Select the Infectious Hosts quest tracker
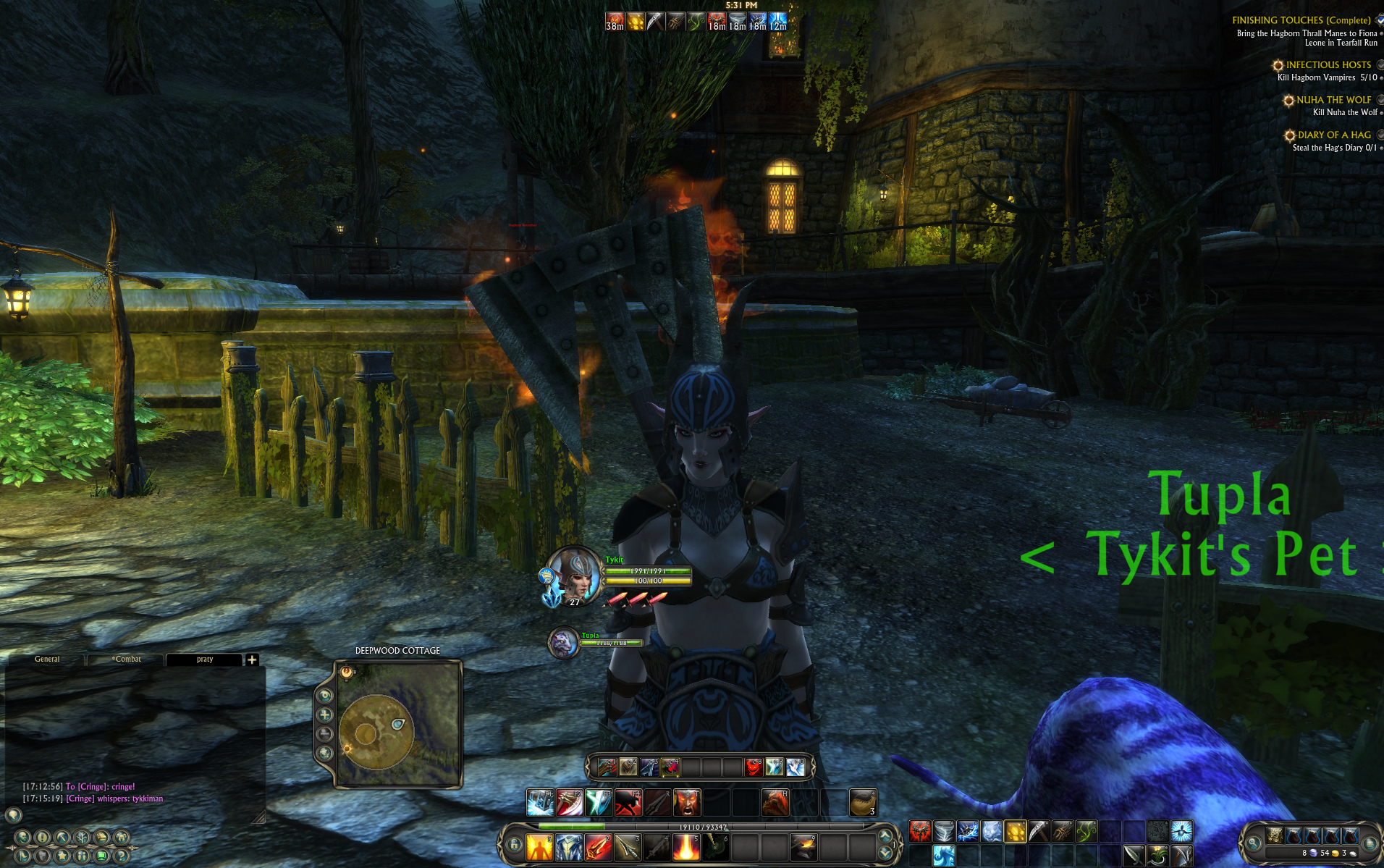The height and width of the screenshot is (868, 1384). pos(1328,65)
